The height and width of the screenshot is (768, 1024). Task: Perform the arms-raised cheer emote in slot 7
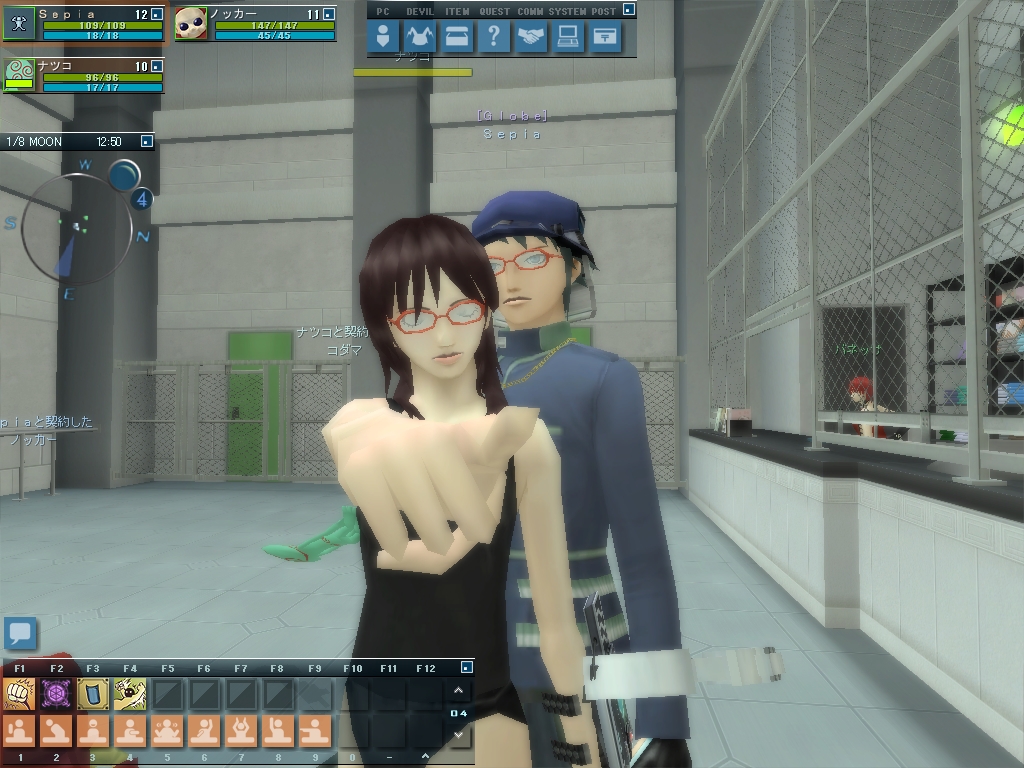pyautogui.click(x=241, y=730)
